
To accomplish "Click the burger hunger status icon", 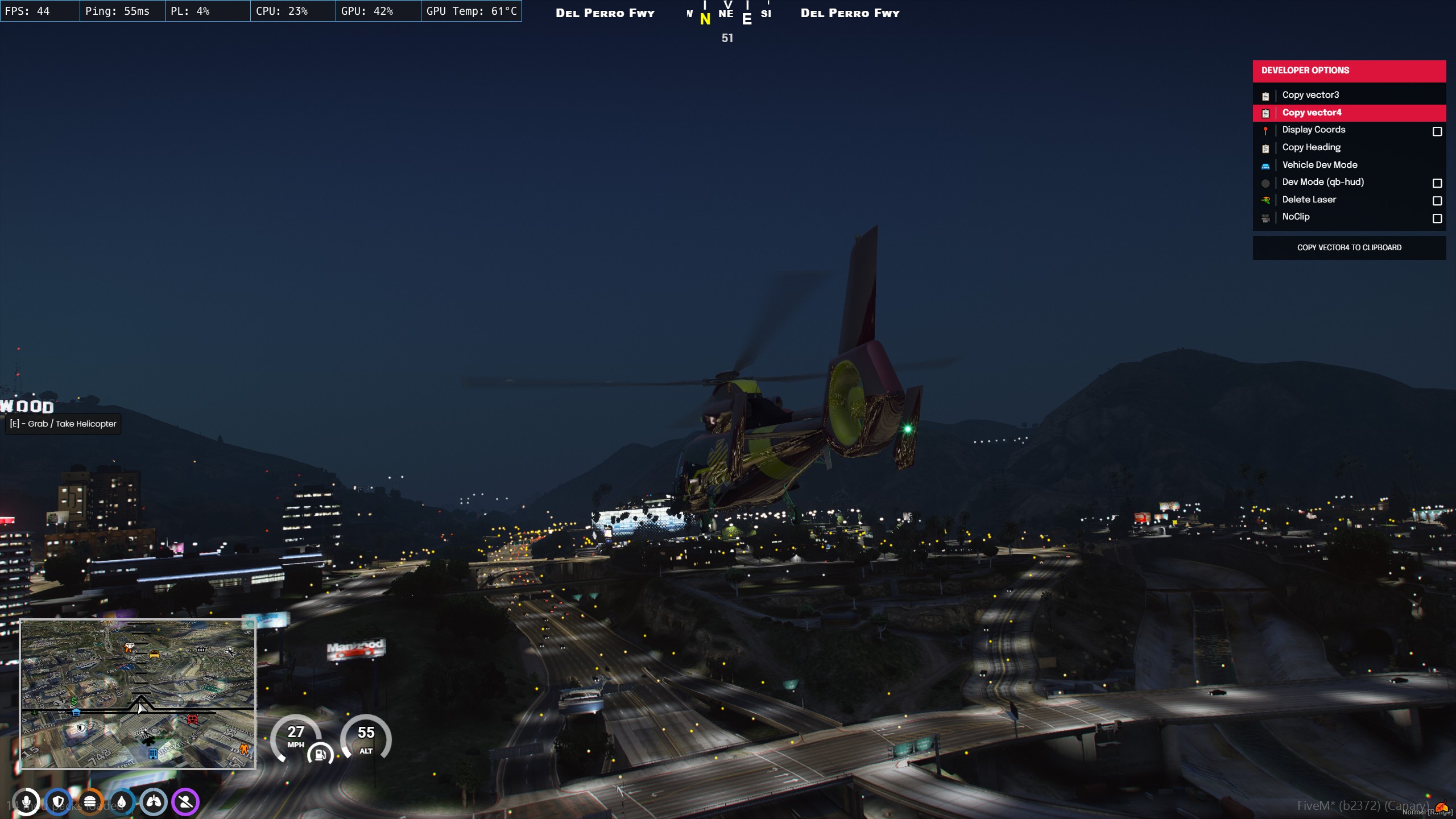I will 90,802.
